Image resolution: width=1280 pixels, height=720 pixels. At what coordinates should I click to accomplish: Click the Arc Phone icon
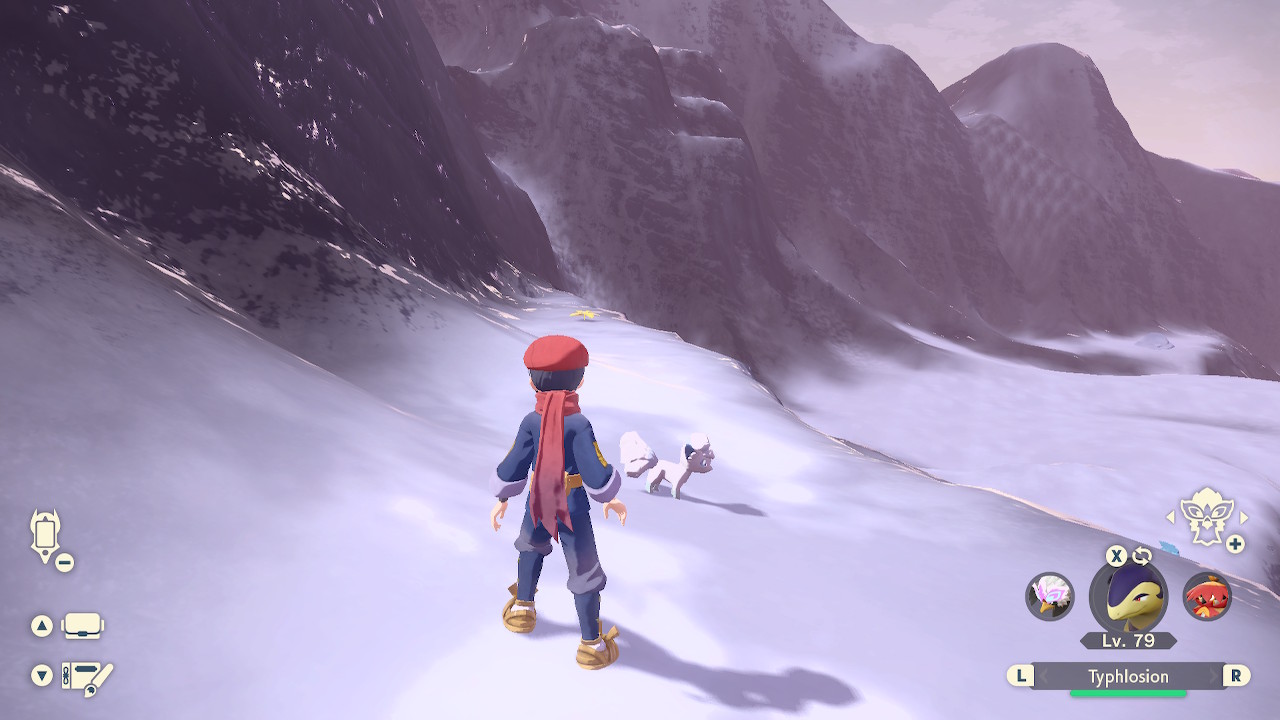pyautogui.click(x=44, y=532)
